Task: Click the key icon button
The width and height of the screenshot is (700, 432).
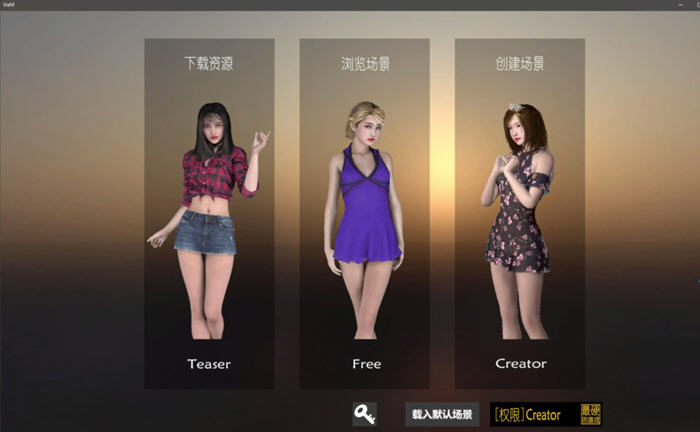Action: pos(364,414)
